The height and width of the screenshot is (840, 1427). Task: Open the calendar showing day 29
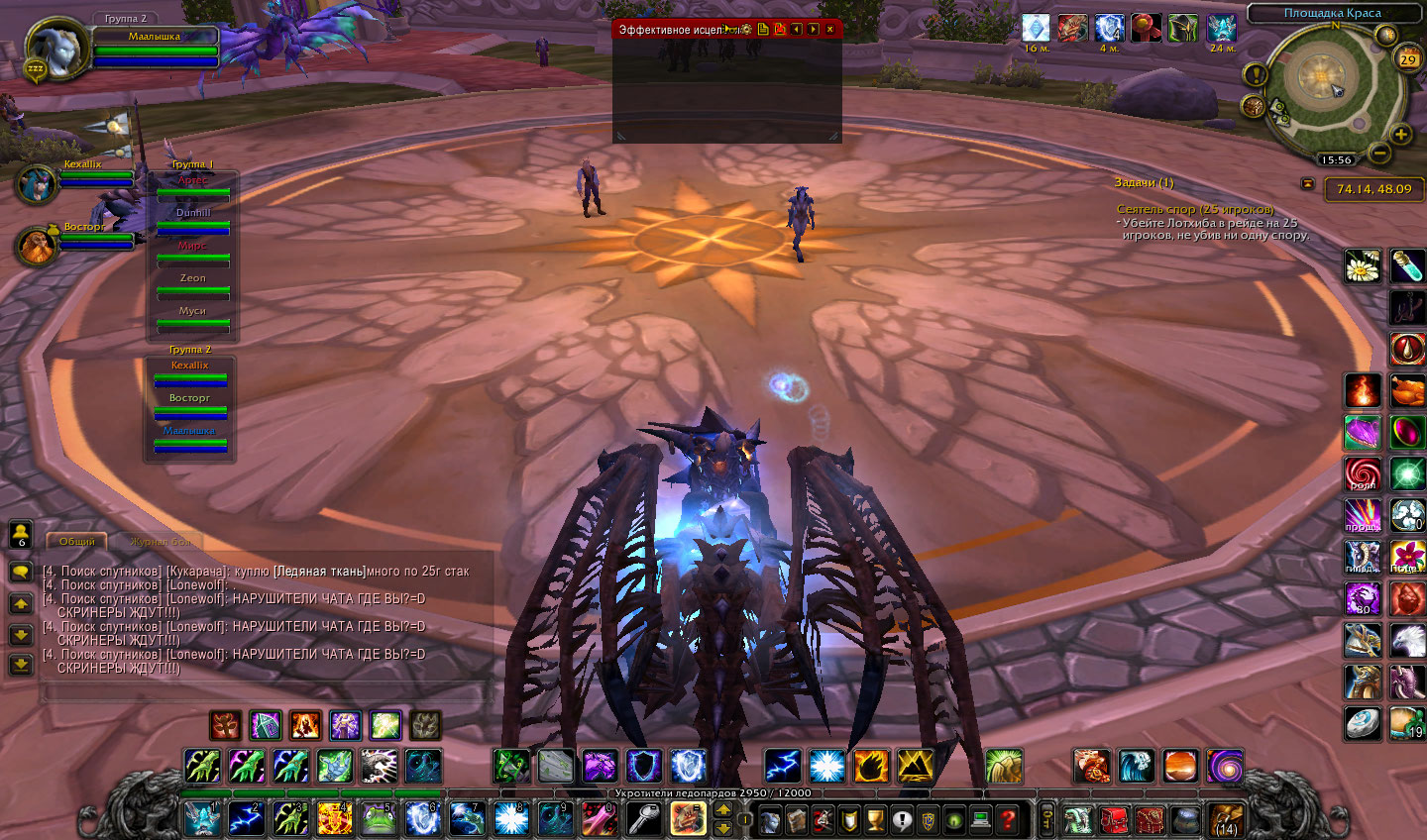point(1408,59)
